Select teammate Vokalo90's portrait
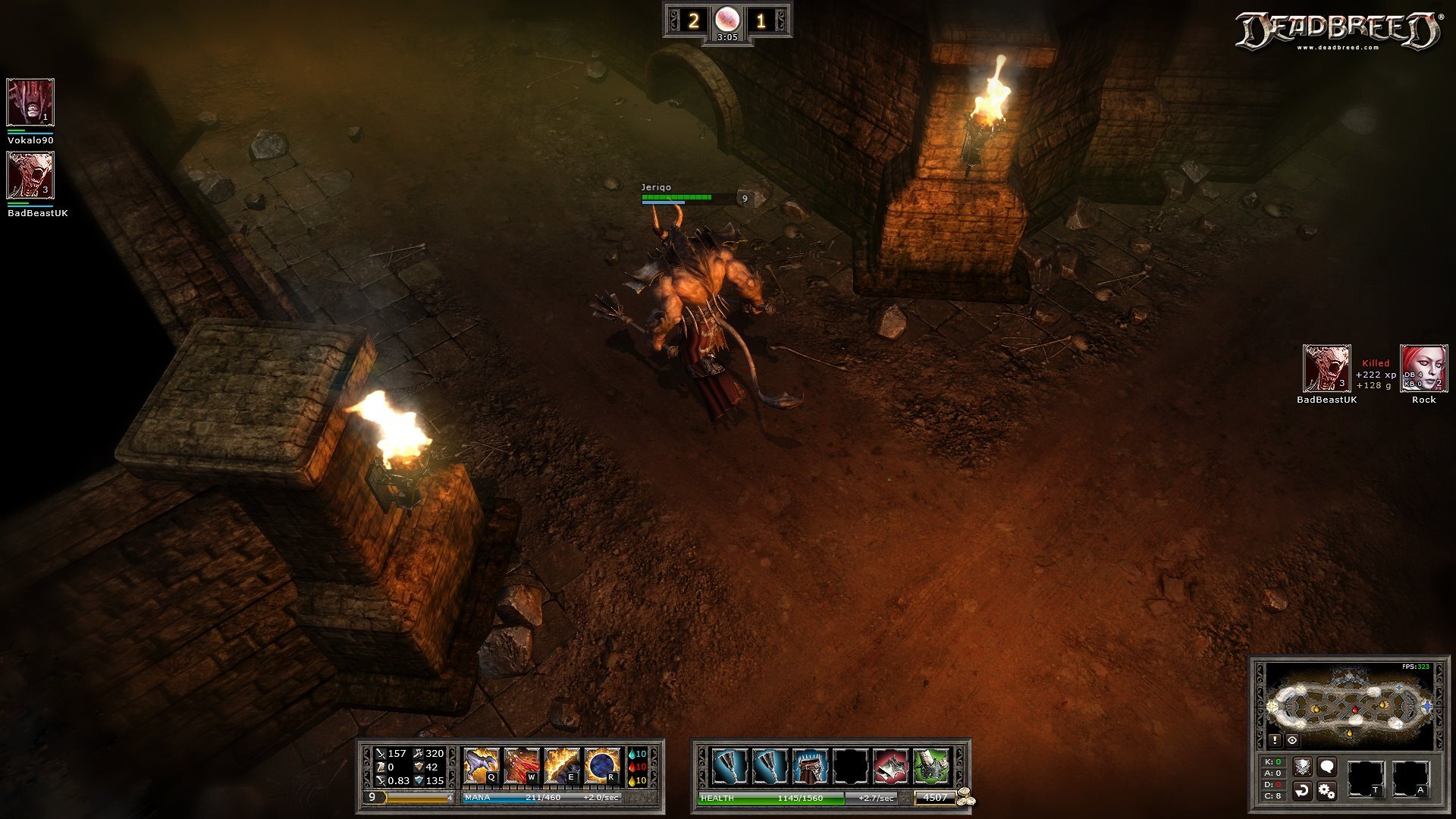The height and width of the screenshot is (819, 1456). point(30,102)
